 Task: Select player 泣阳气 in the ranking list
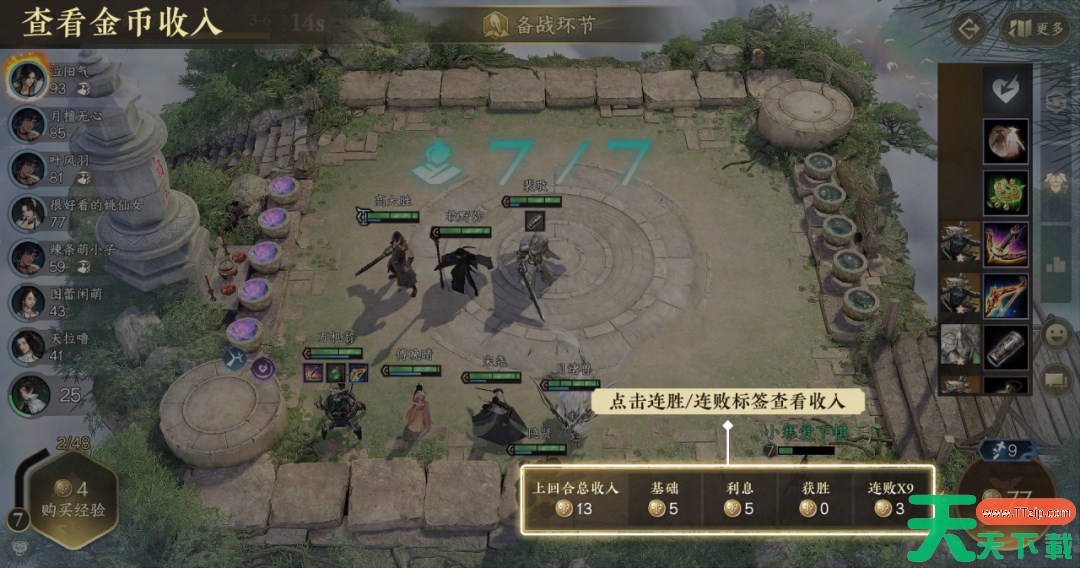pos(27,79)
